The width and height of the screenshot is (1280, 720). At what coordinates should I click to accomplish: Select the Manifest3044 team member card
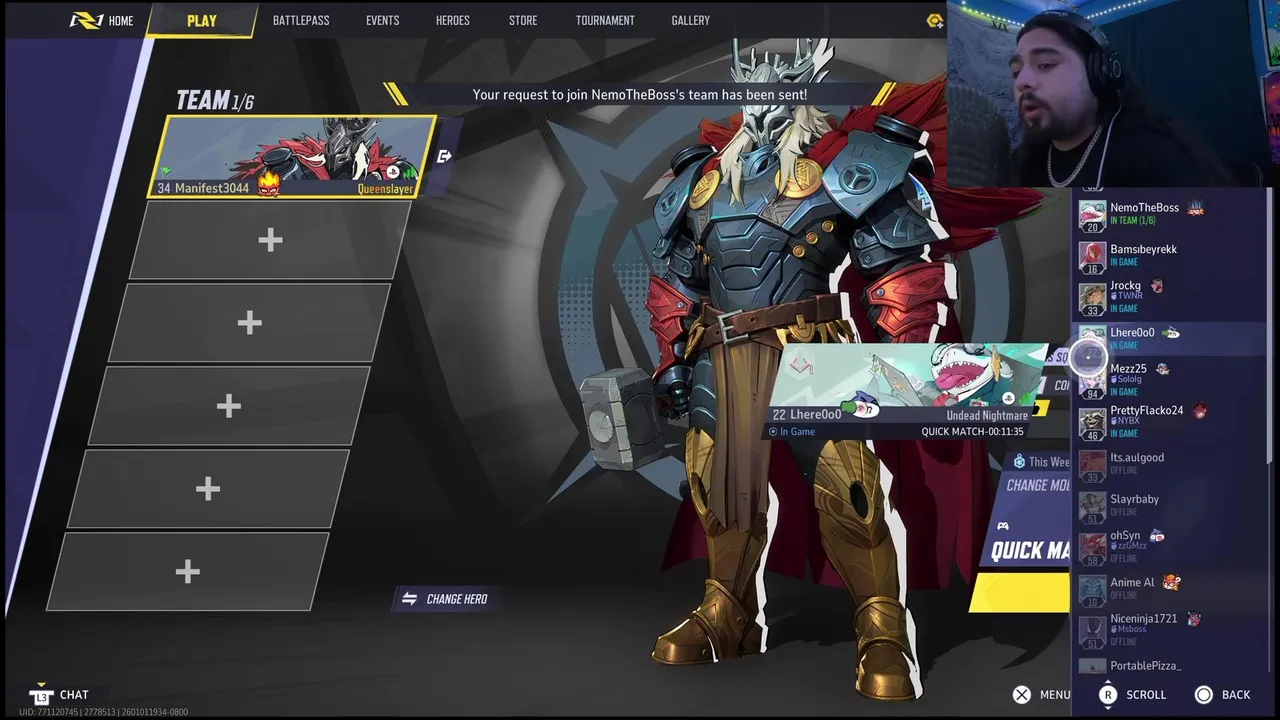tap(292, 157)
